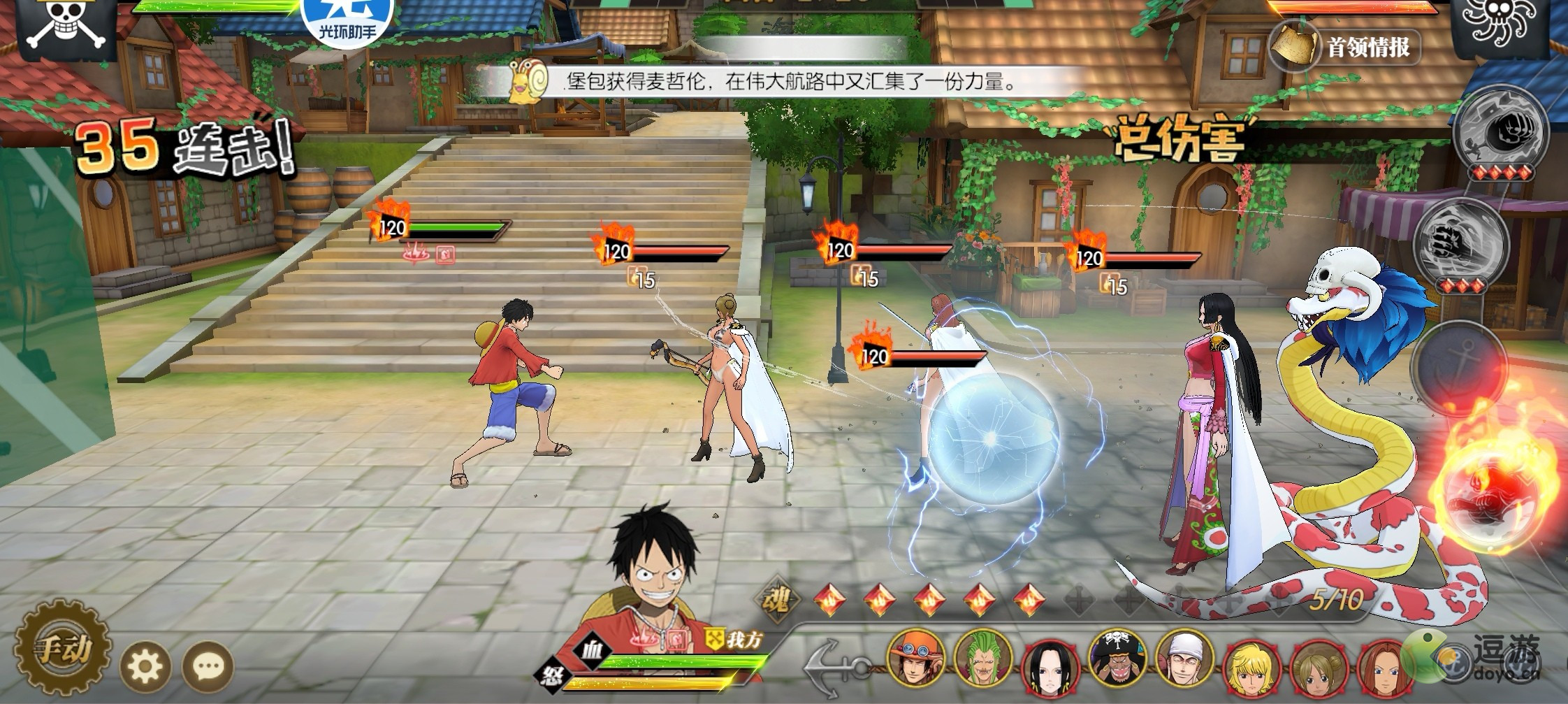Select Enel's white-cap portrait
Image resolution: width=1568 pixels, height=704 pixels.
click(1184, 661)
